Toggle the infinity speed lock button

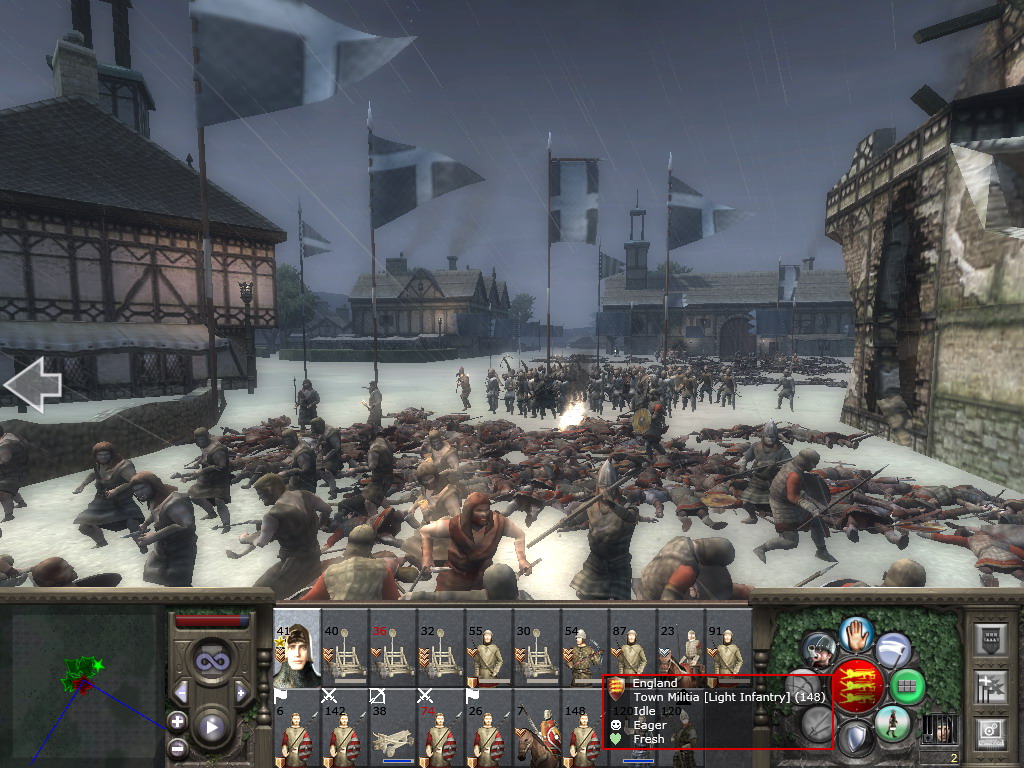click(211, 660)
